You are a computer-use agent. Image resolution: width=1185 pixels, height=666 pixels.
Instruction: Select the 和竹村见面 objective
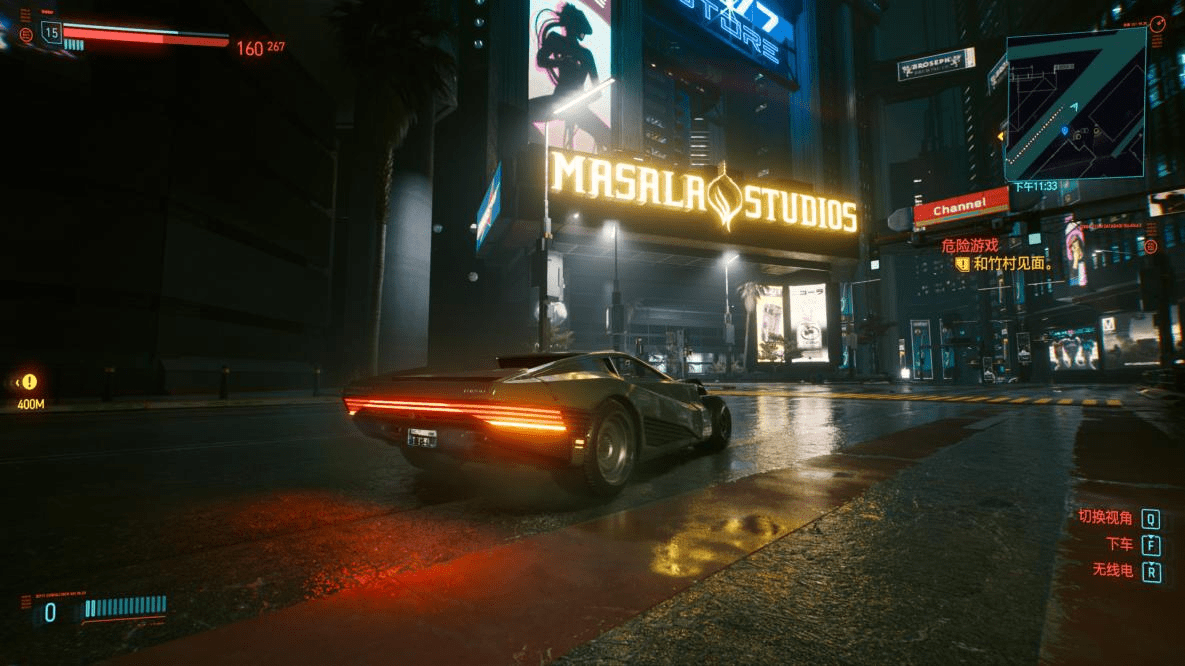(x=1010, y=264)
